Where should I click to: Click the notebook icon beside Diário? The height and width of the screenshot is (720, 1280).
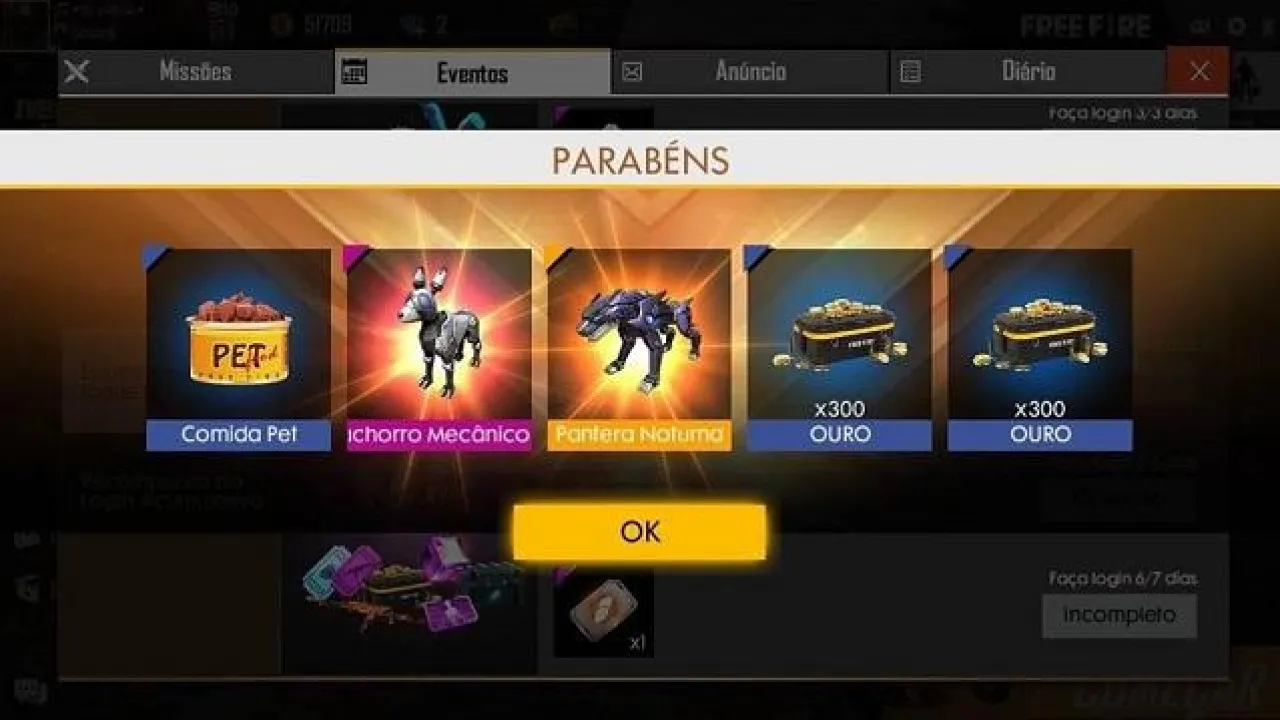[909, 70]
